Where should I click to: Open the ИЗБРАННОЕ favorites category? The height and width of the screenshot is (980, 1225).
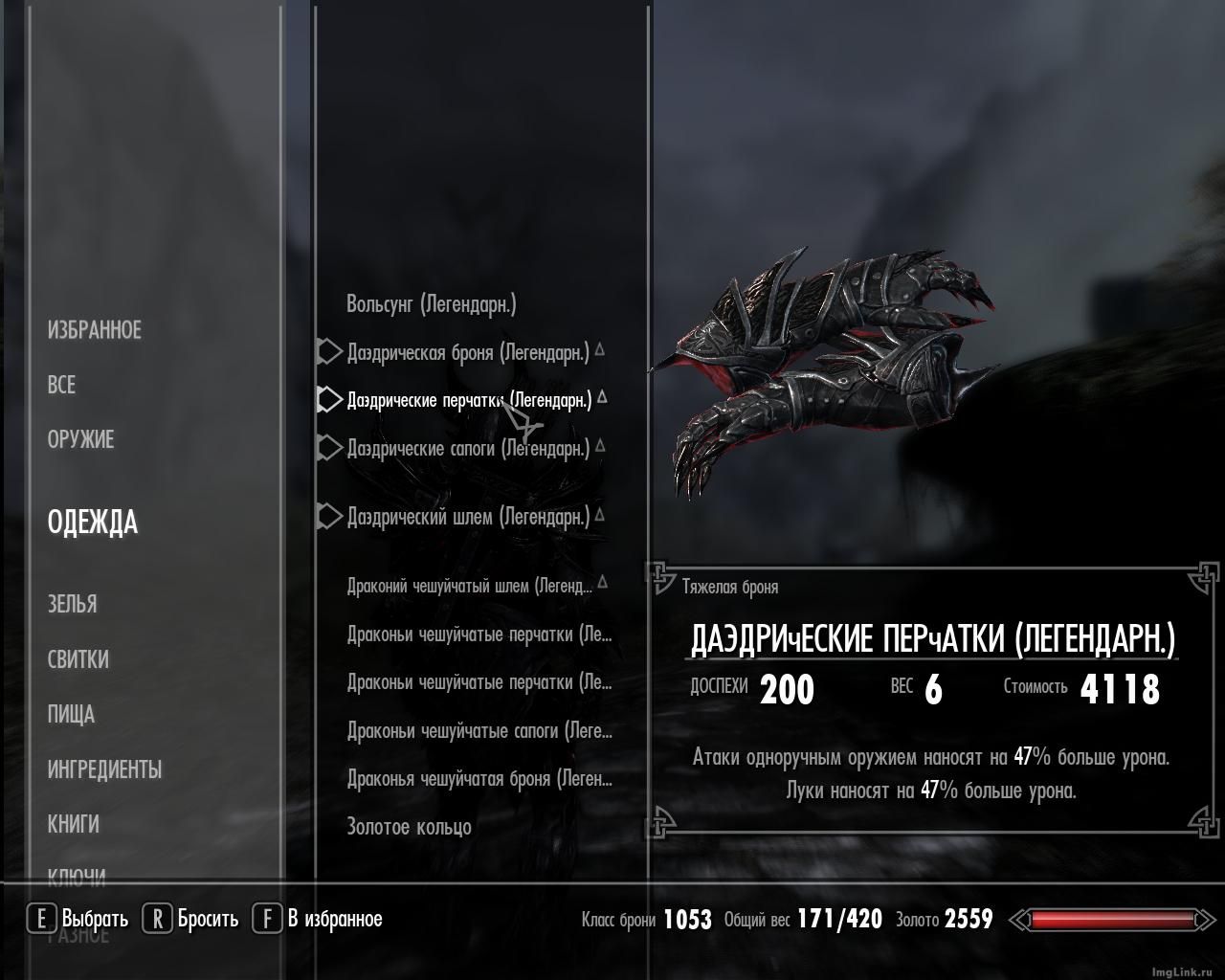click(95, 330)
